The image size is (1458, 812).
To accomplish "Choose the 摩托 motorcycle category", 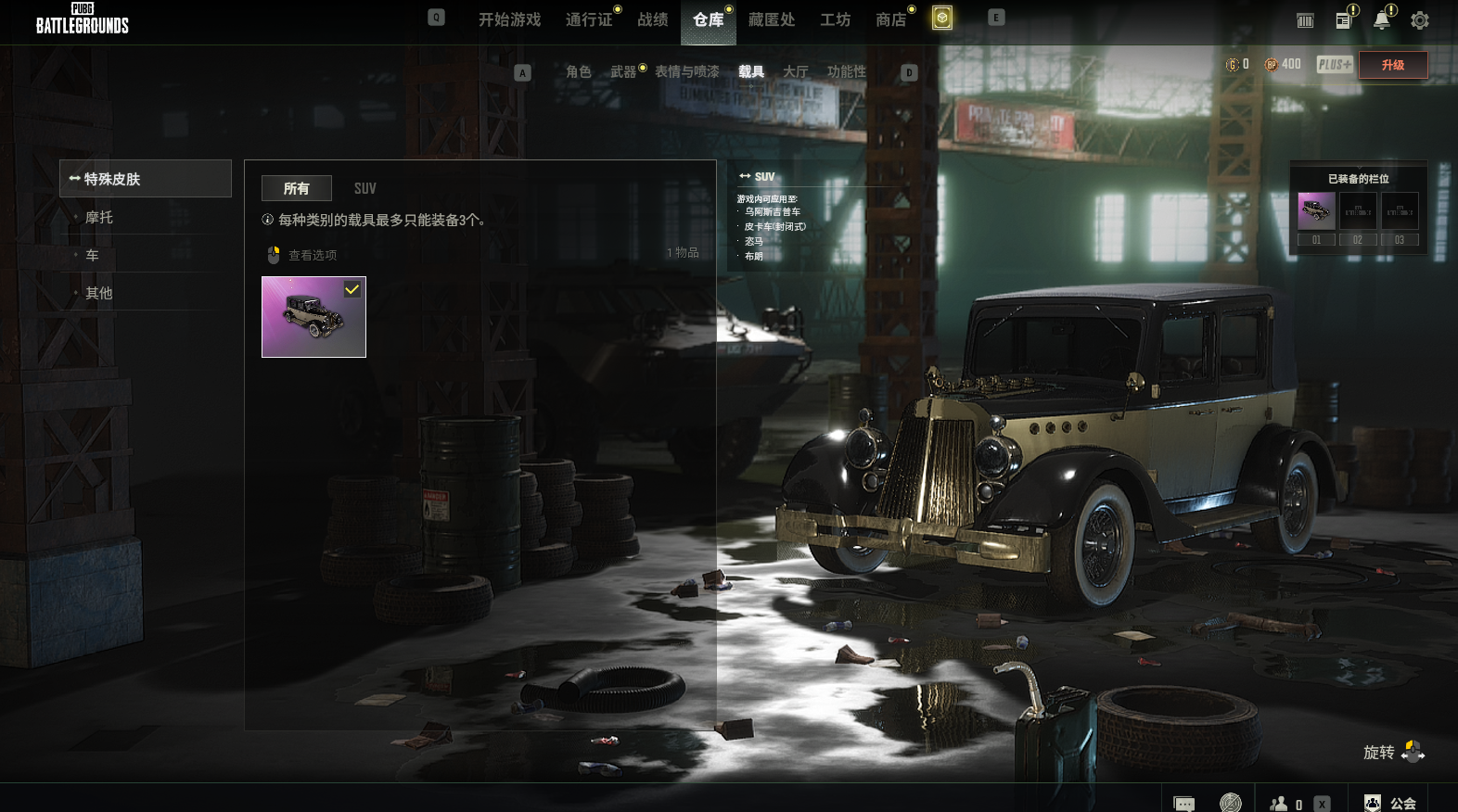I will tap(99, 217).
